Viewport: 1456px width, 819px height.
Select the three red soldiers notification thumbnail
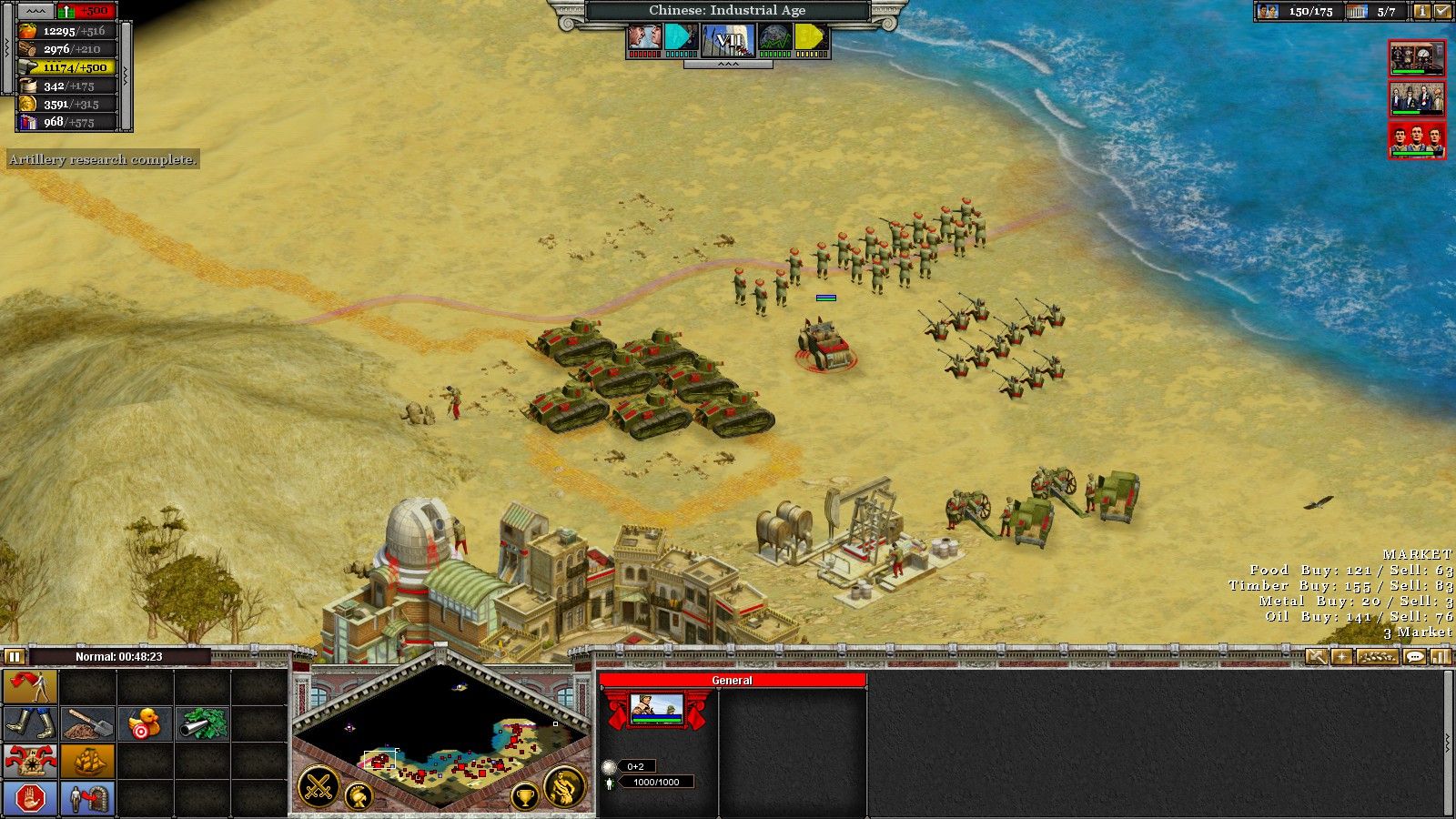coord(1417,141)
